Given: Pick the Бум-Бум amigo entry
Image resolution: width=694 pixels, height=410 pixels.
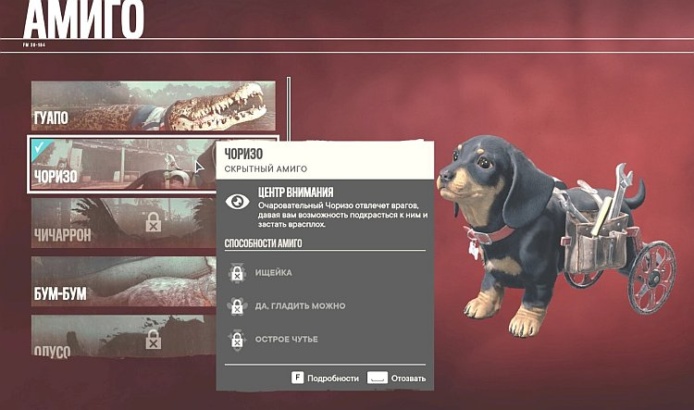Looking at the screenshot, I should point(152,283).
